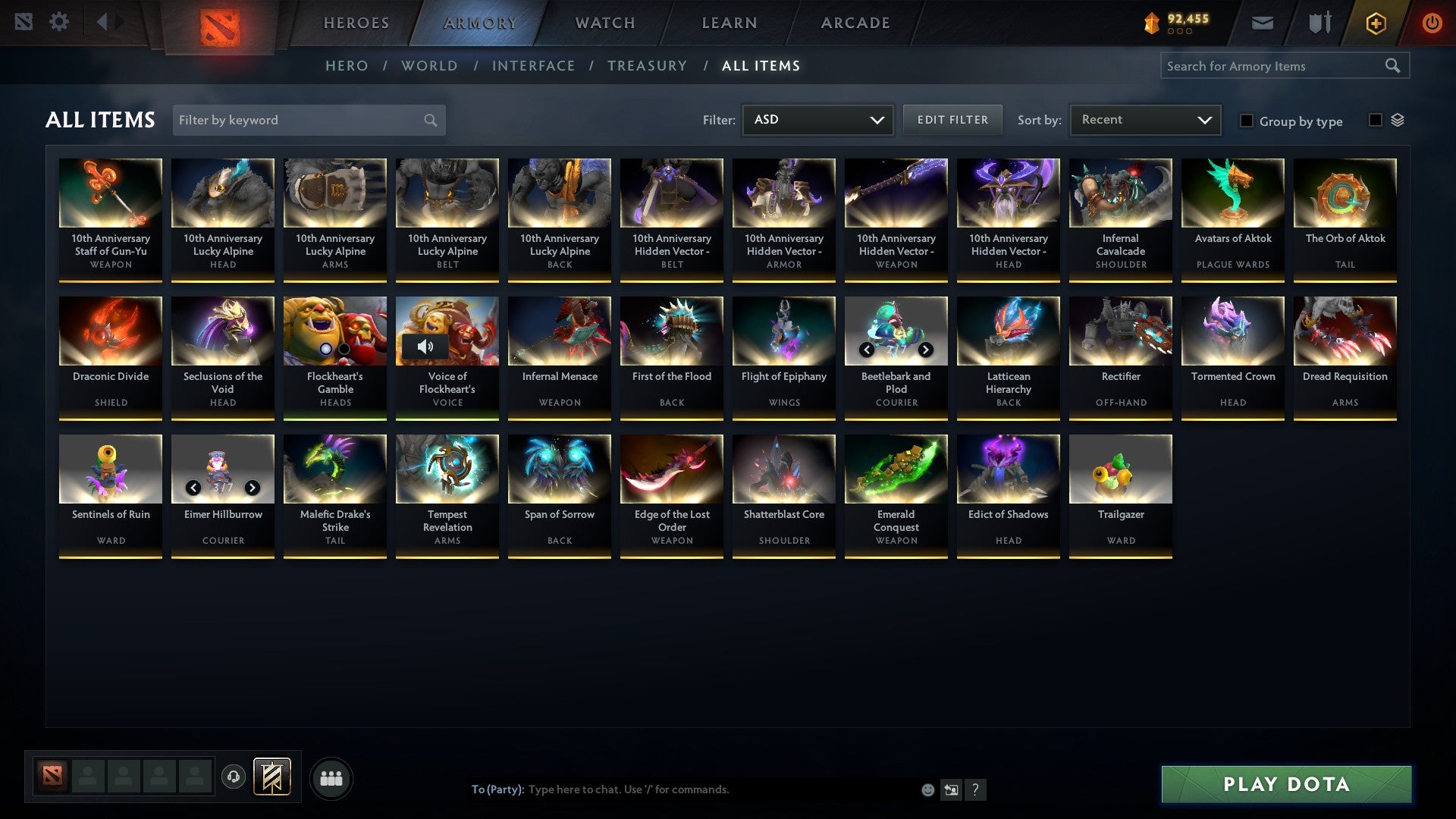Click the friends list icon near the chat
The image size is (1456, 819).
pyautogui.click(x=331, y=777)
